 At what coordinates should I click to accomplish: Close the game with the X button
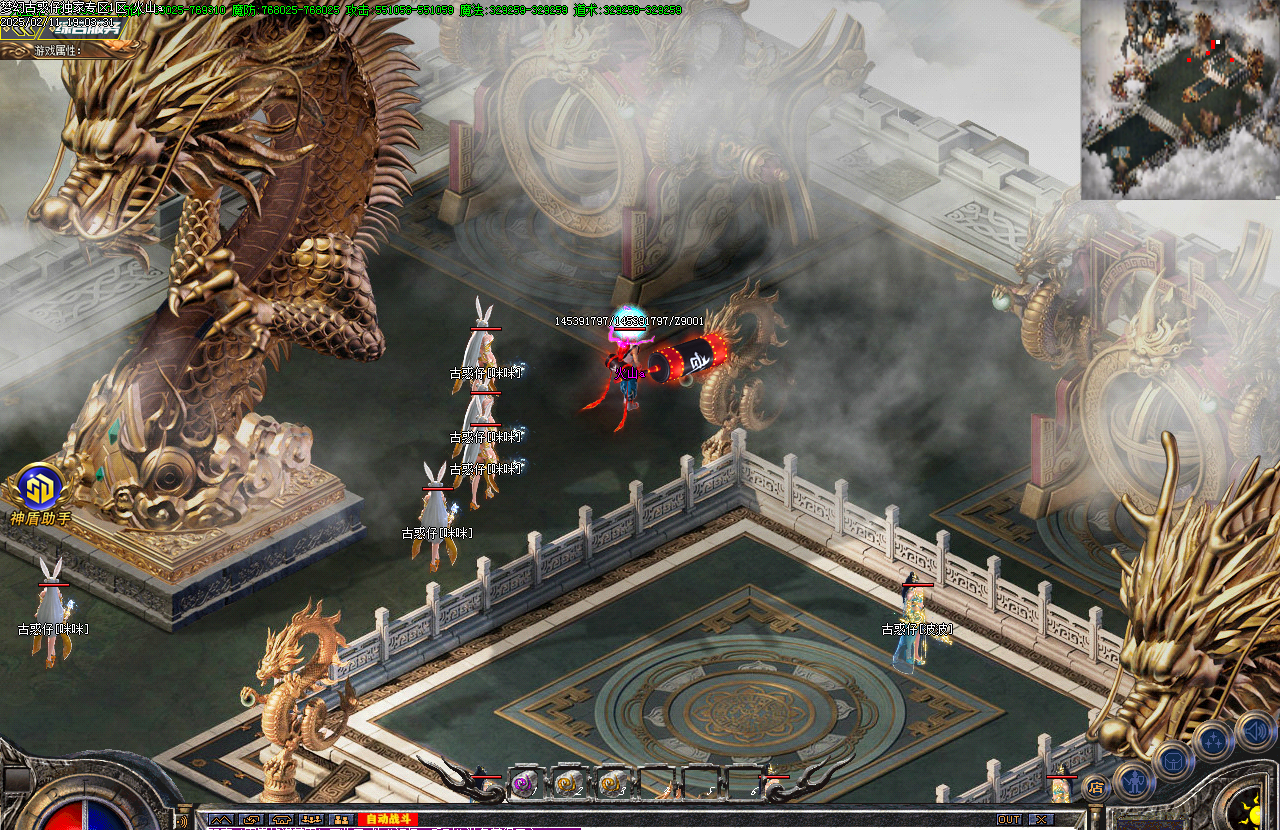(x=1042, y=820)
